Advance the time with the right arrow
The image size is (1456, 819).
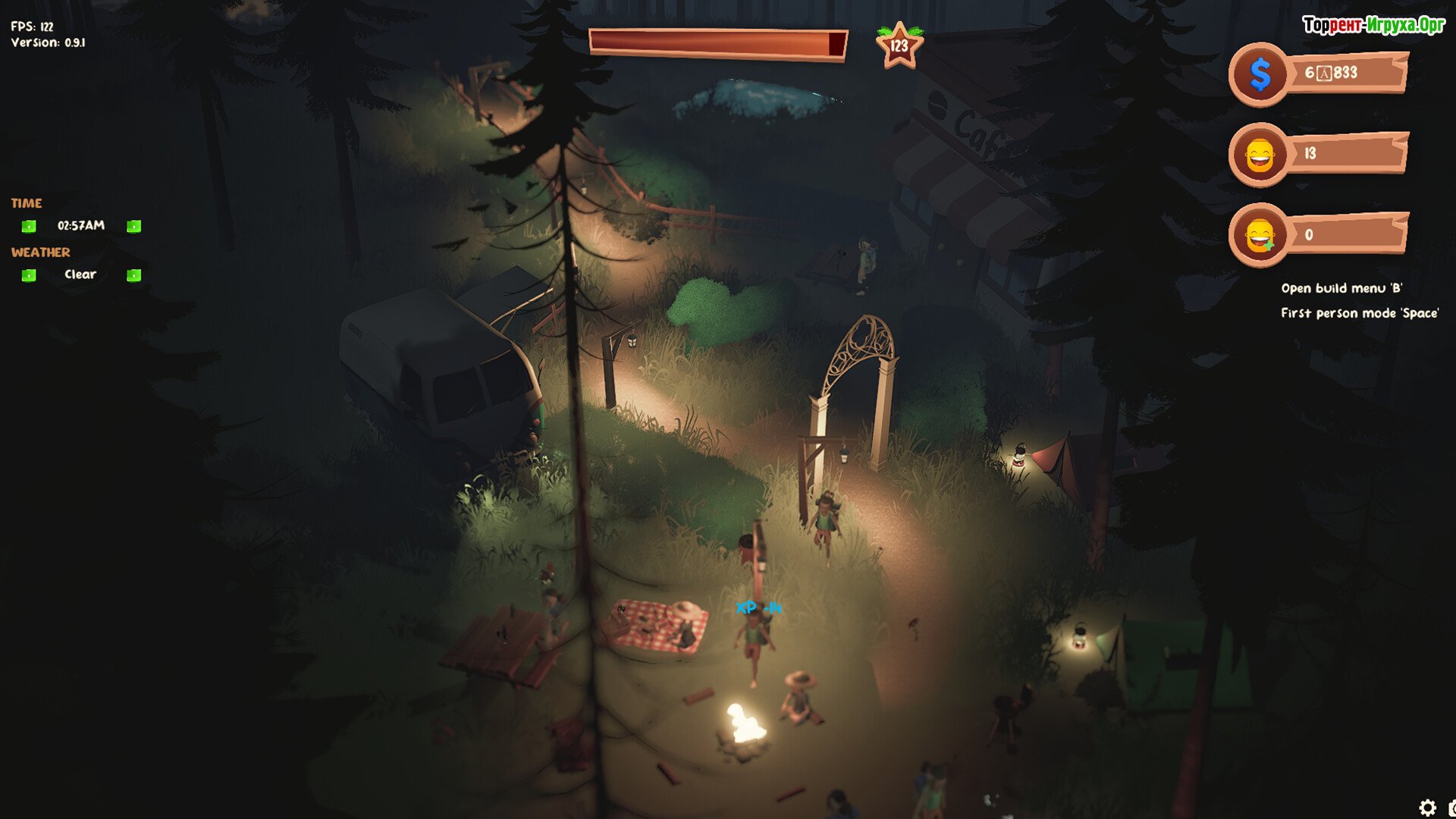coord(134,226)
